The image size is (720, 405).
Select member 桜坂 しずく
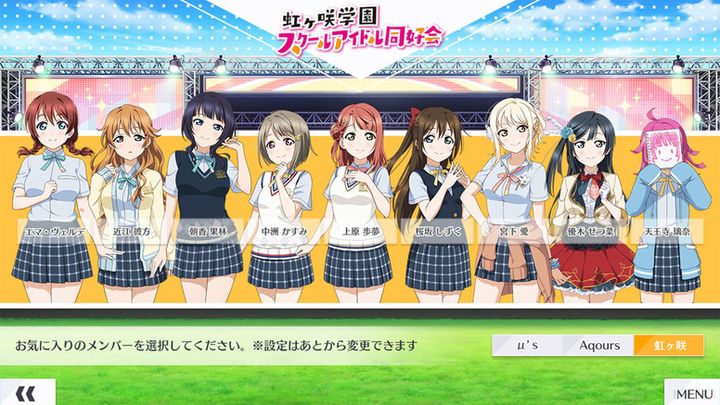[434, 200]
